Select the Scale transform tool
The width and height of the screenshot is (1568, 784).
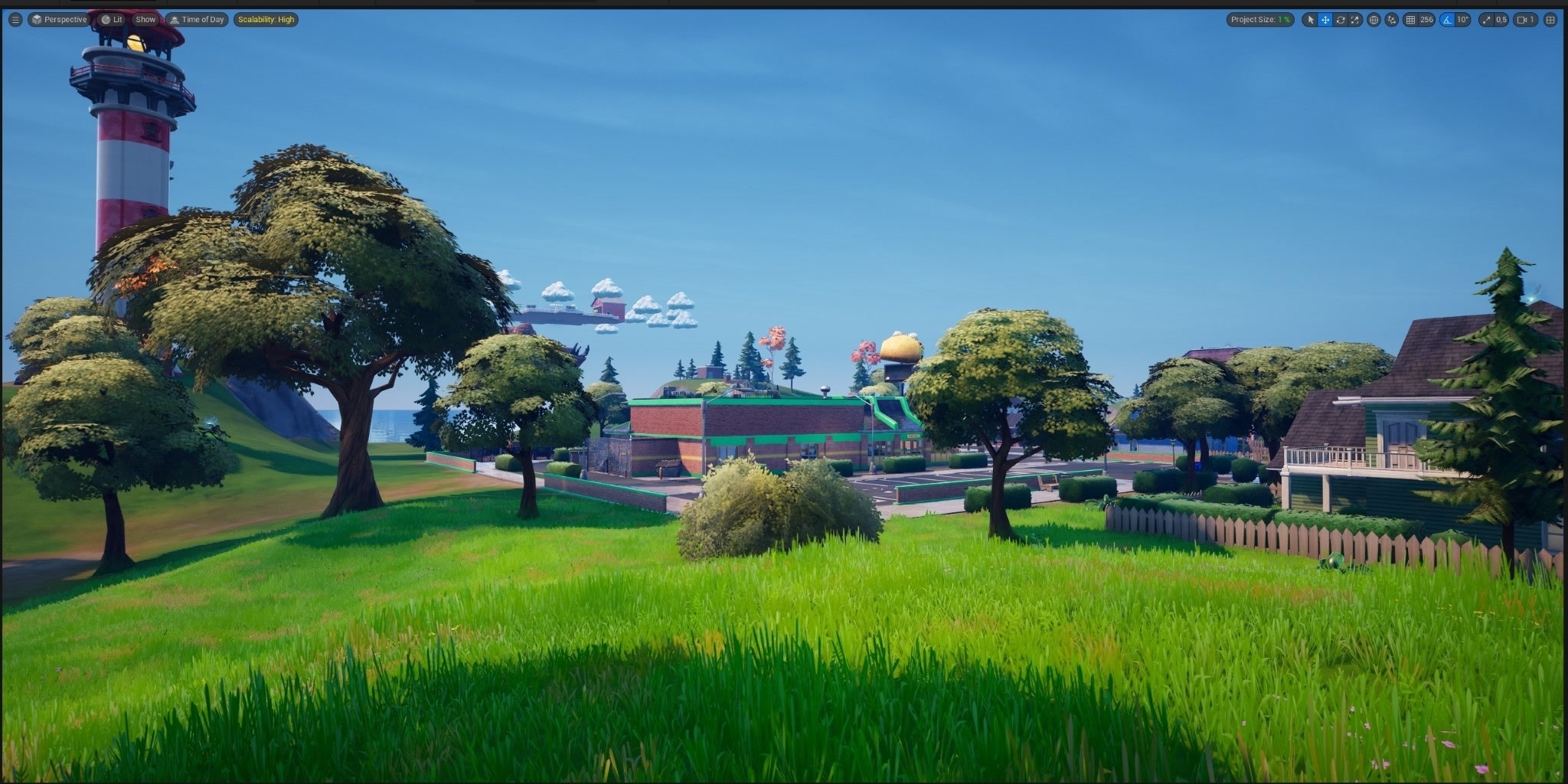point(1354,20)
